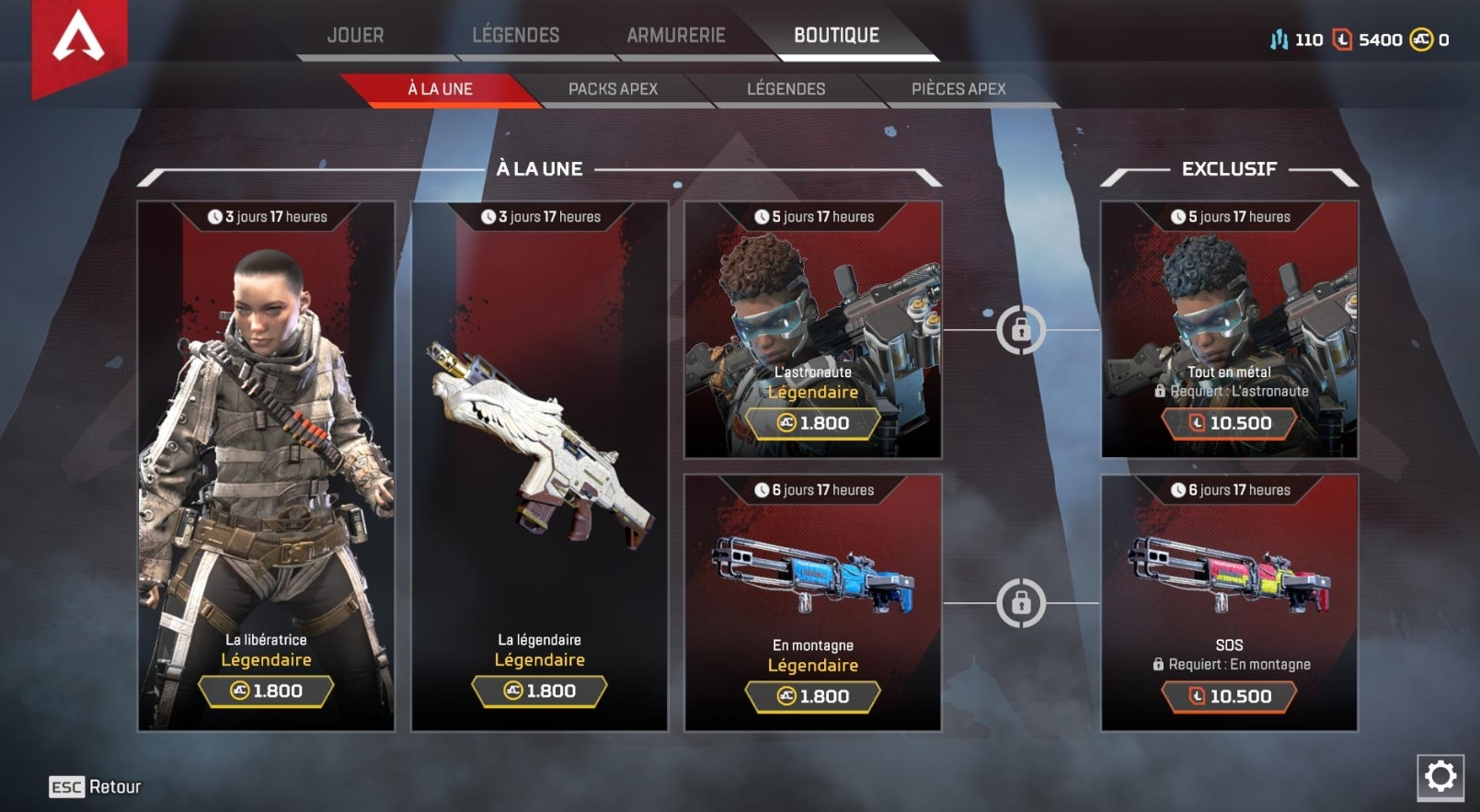Click the Apex Coins balance icon
This screenshot has width=1480, height=812.
click(x=1421, y=40)
